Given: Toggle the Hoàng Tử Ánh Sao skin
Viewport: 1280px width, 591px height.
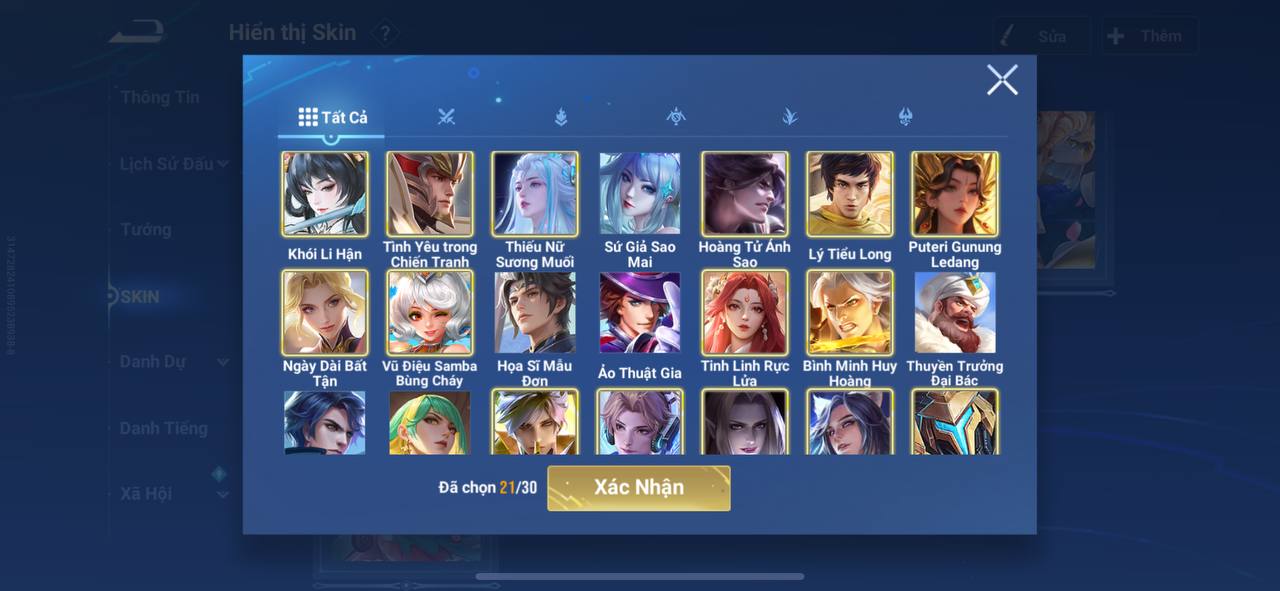Looking at the screenshot, I should point(745,194).
